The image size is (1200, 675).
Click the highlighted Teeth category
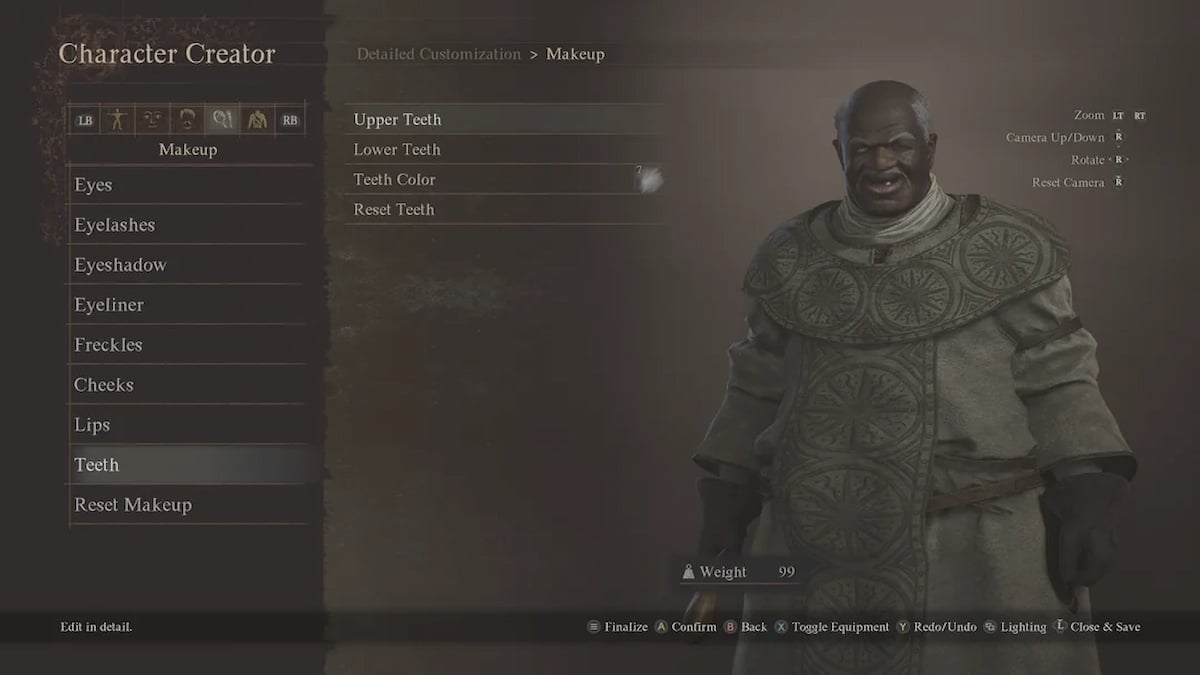tap(97, 465)
